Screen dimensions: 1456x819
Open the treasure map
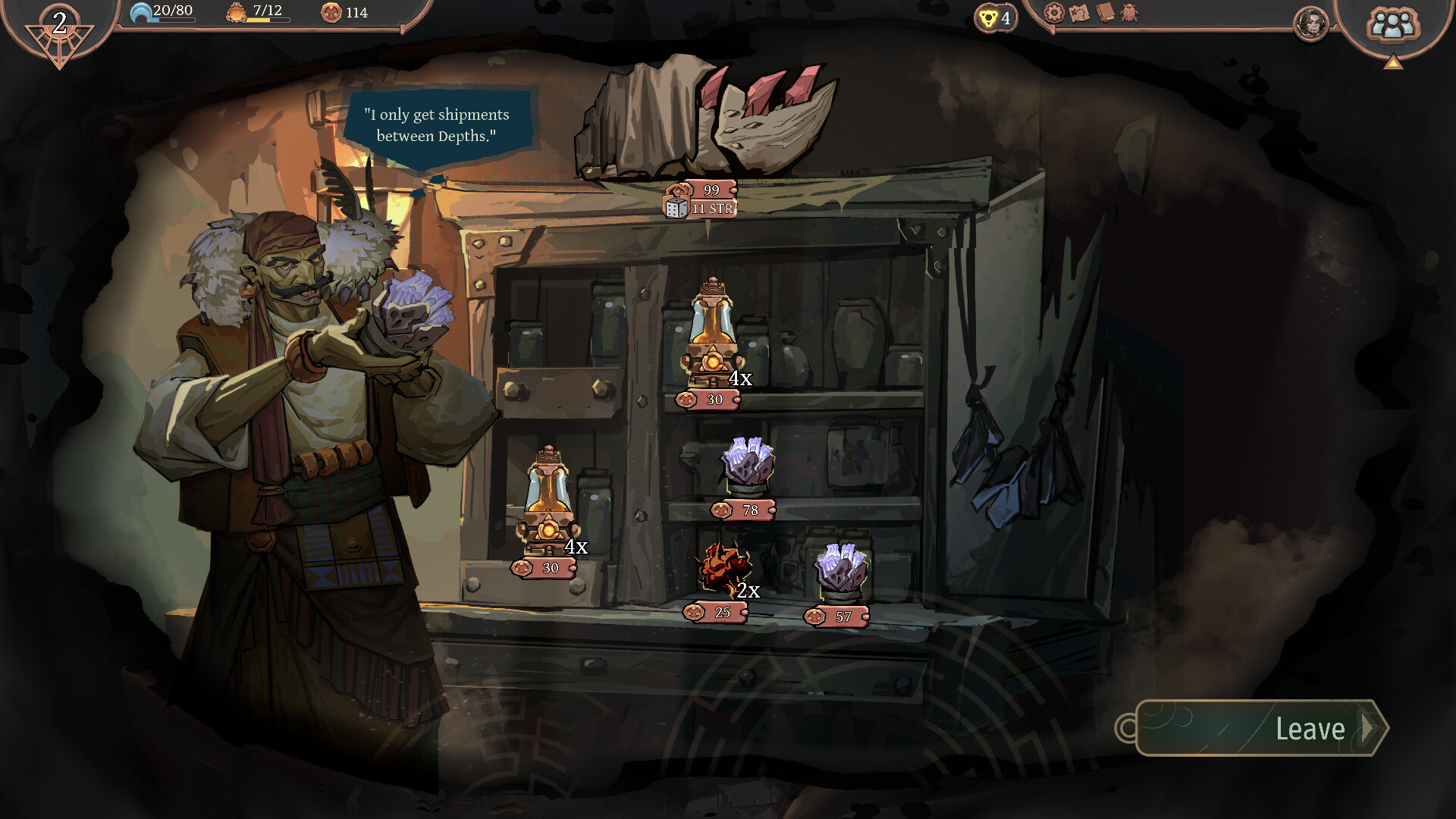pyautogui.click(x=1079, y=13)
